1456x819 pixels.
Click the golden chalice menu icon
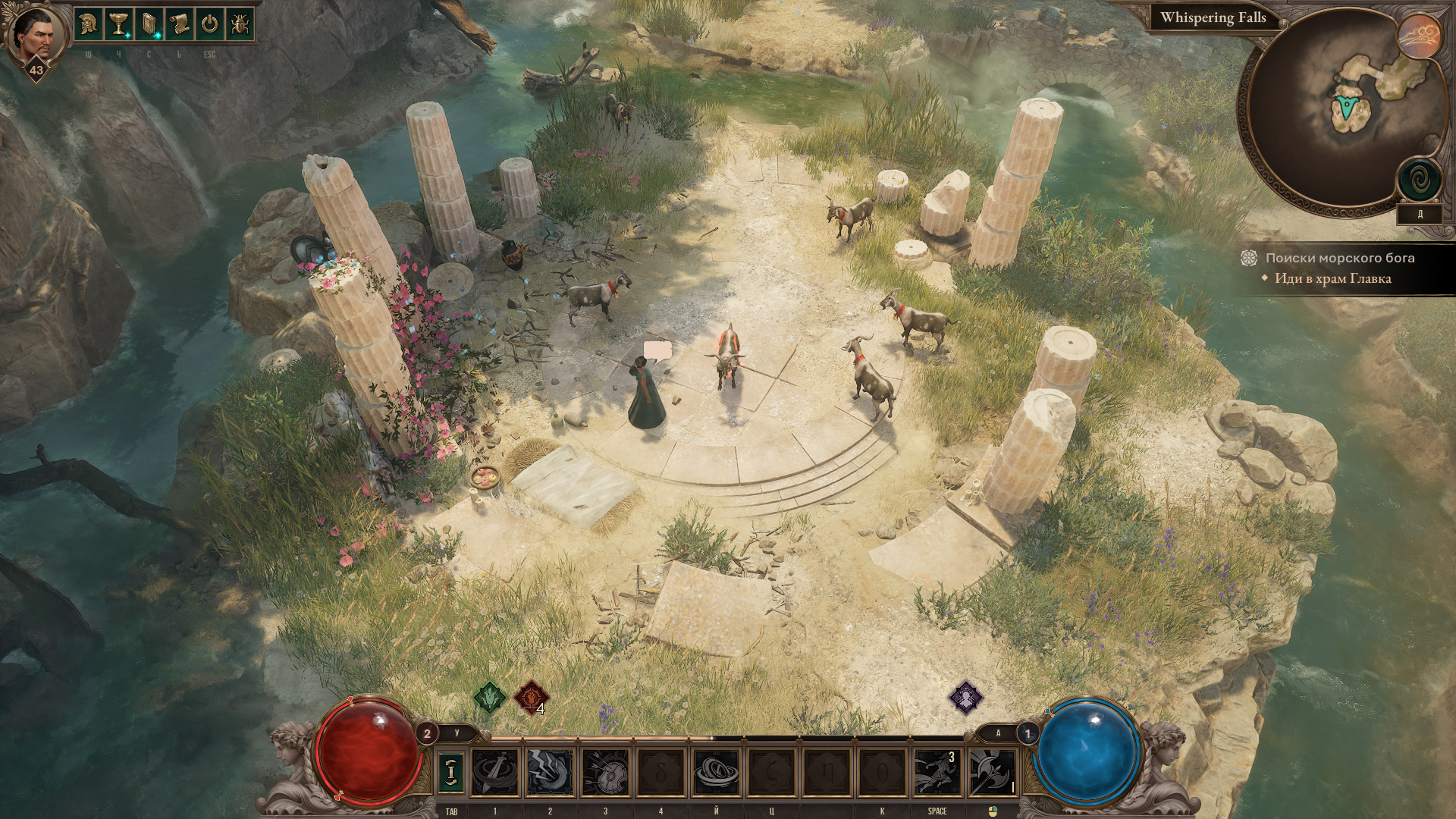pos(119,24)
